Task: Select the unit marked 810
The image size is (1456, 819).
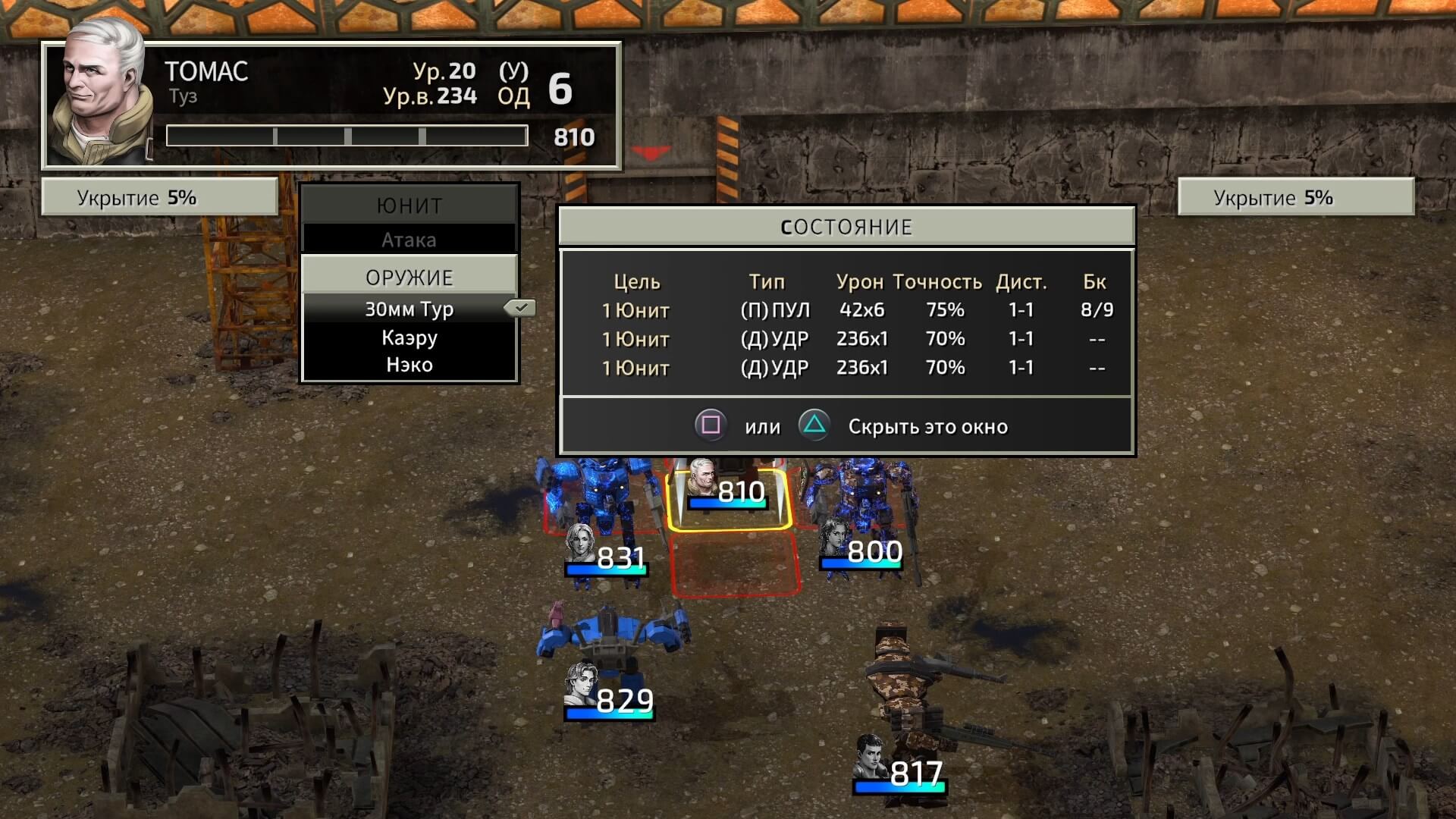Action: coord(728,493)
